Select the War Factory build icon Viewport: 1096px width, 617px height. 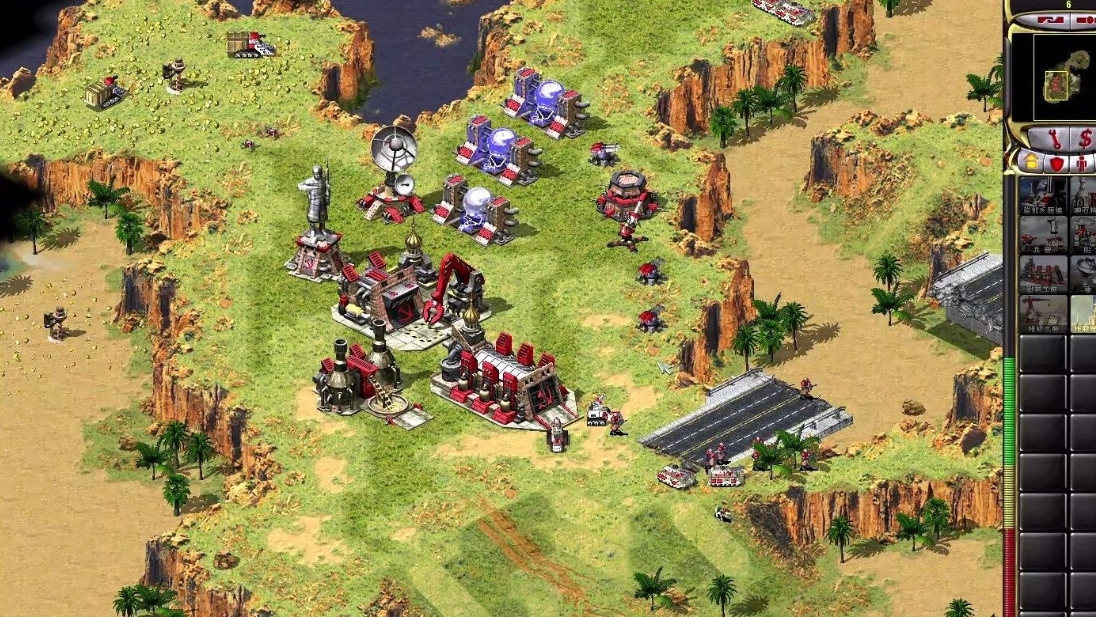(x=1043, y=273)
